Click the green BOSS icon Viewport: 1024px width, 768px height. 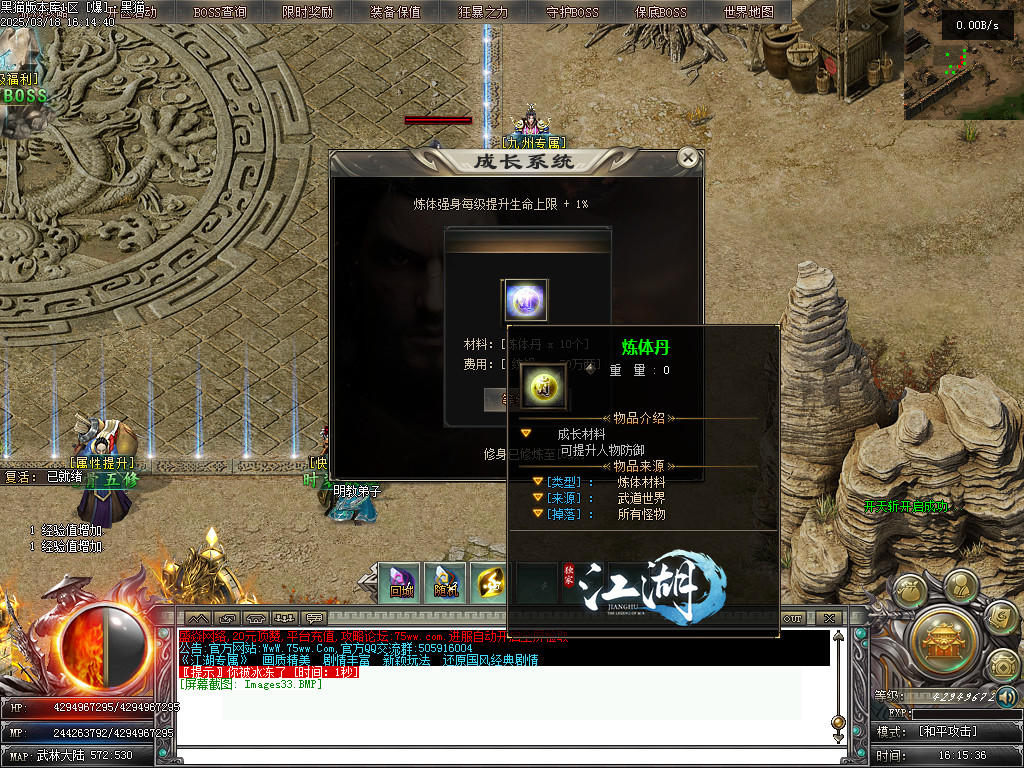(x=25, y=96)
